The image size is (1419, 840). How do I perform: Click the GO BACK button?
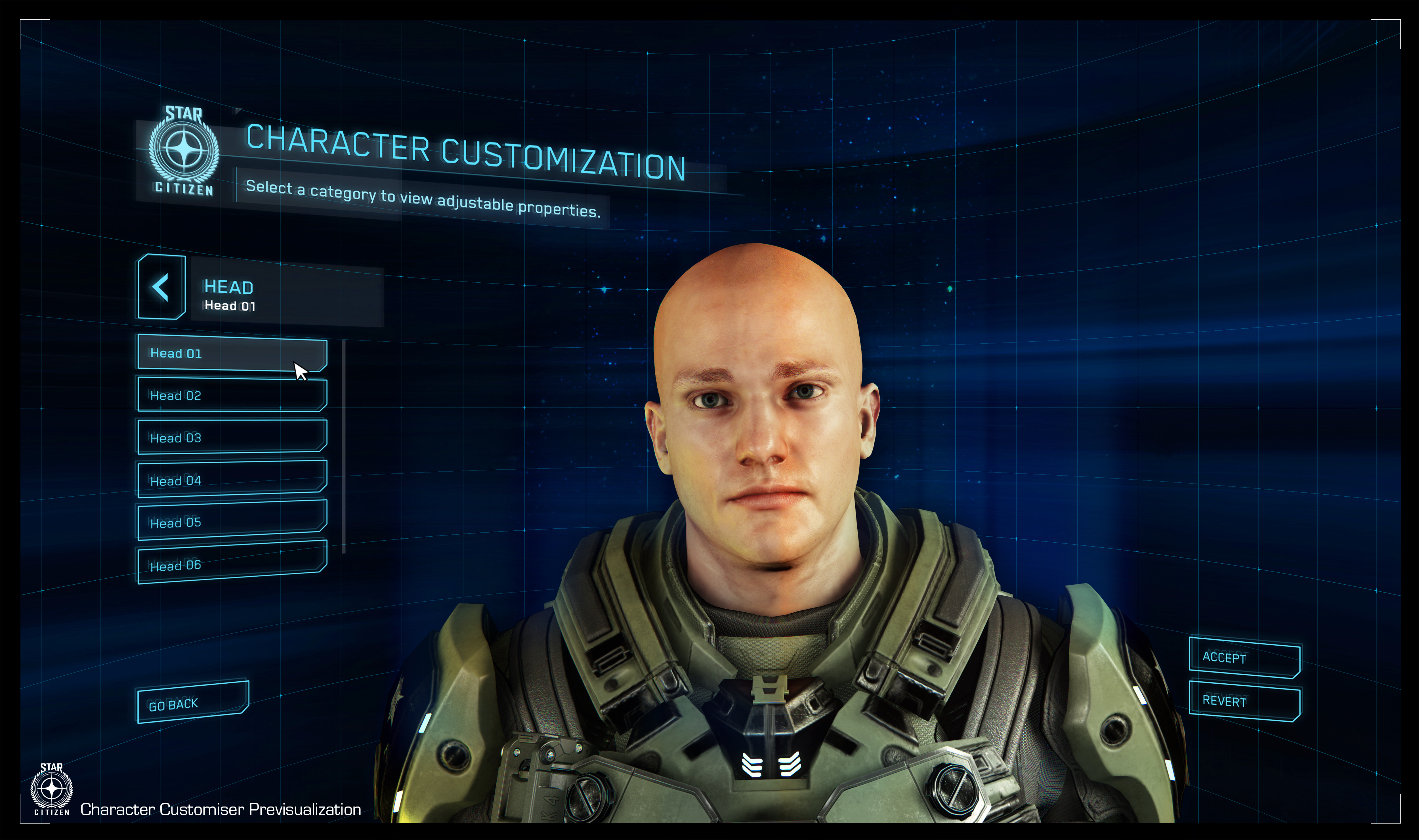point(192,702)
